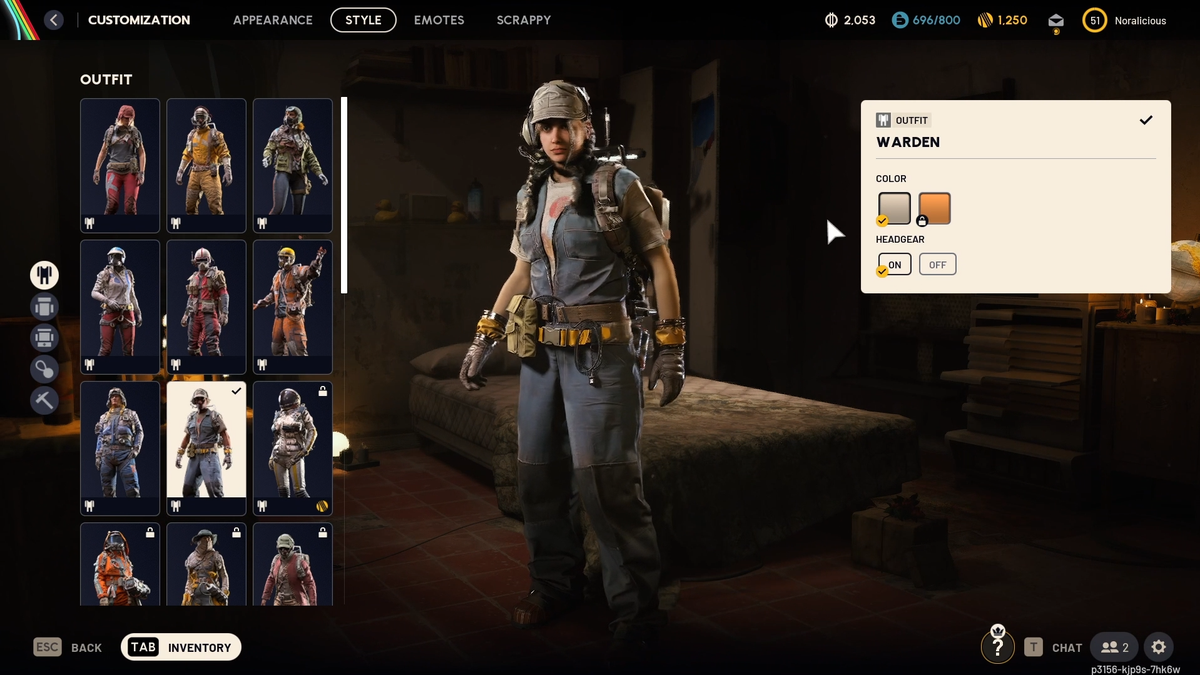The image size is (1200, 675).
Task: Open the Scrappy tab
Action: tap(523, 20)
